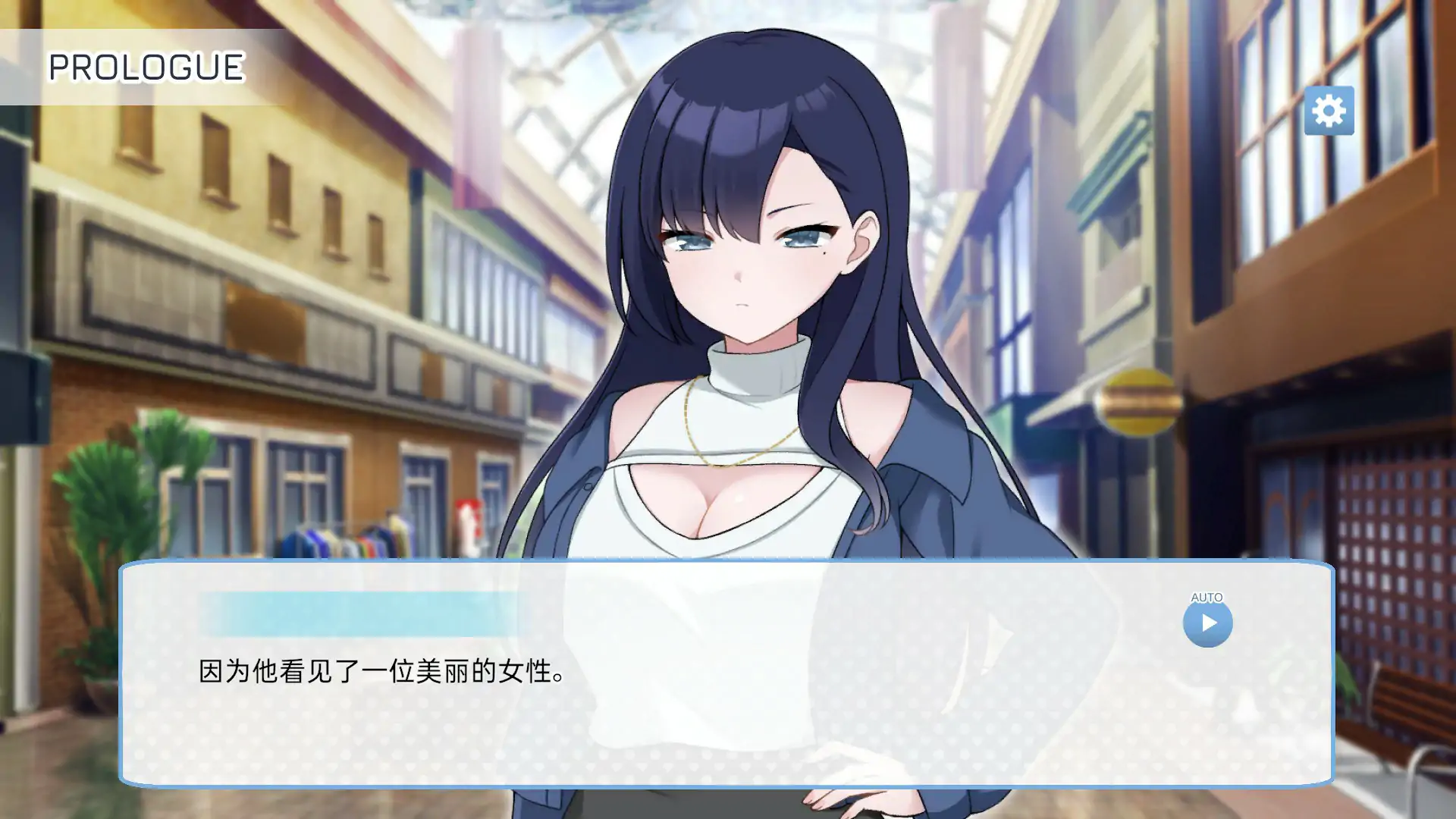The image size is (1456, 819).
Task: Click the play triangle inside the AUTO button
Action: (1209, 622)
